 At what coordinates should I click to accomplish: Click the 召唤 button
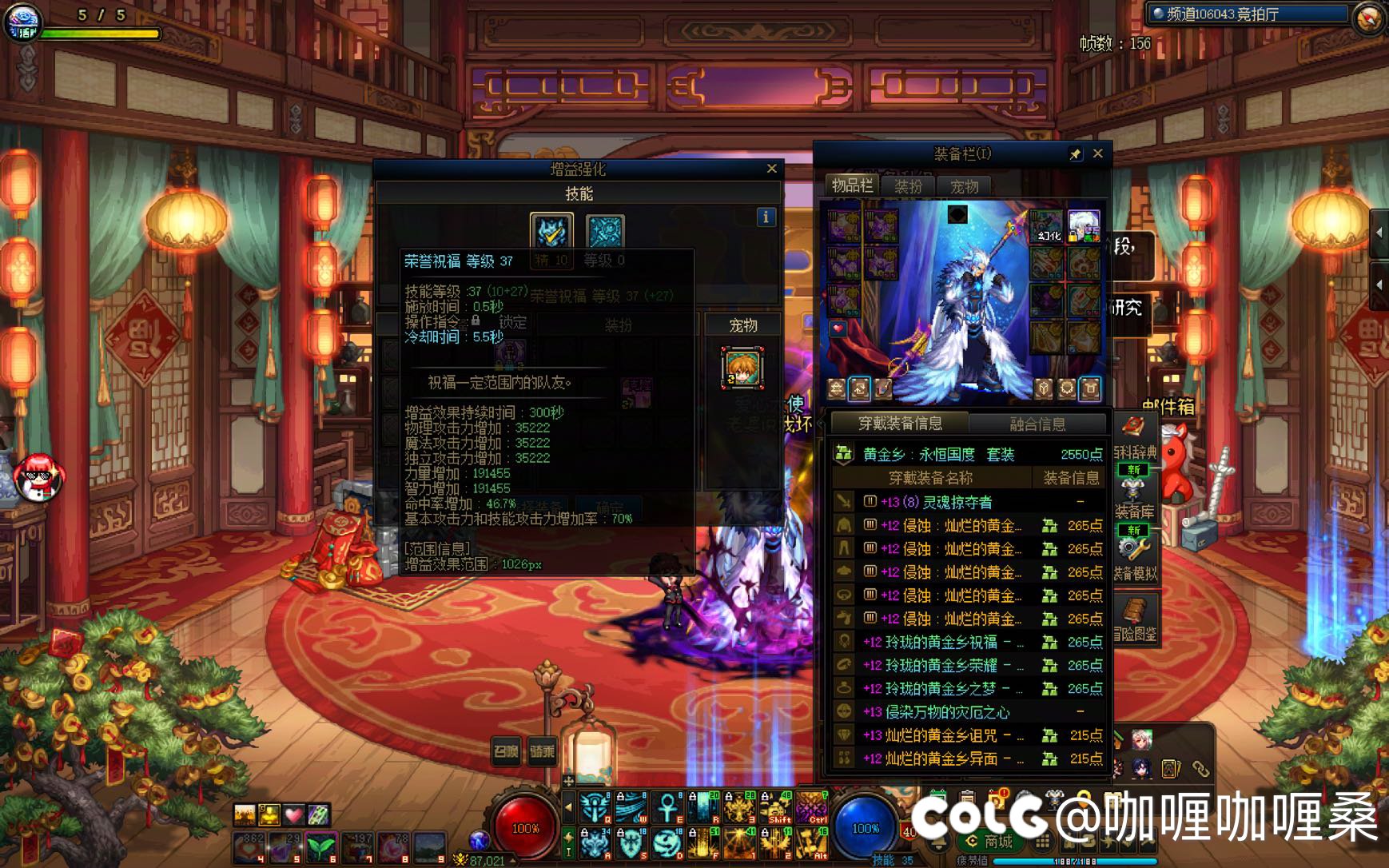pos(506,751)
